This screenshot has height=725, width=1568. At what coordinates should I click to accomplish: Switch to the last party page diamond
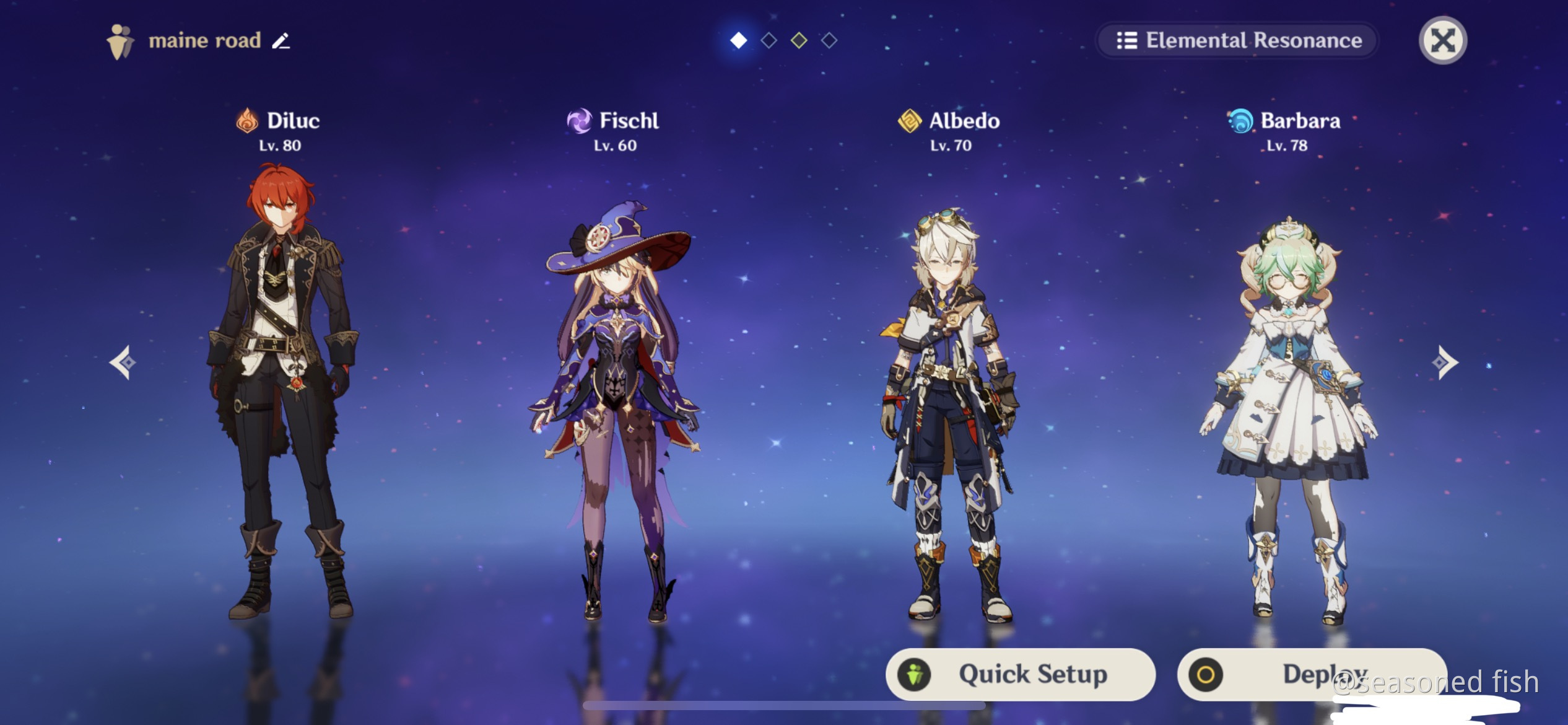point(829,41)
